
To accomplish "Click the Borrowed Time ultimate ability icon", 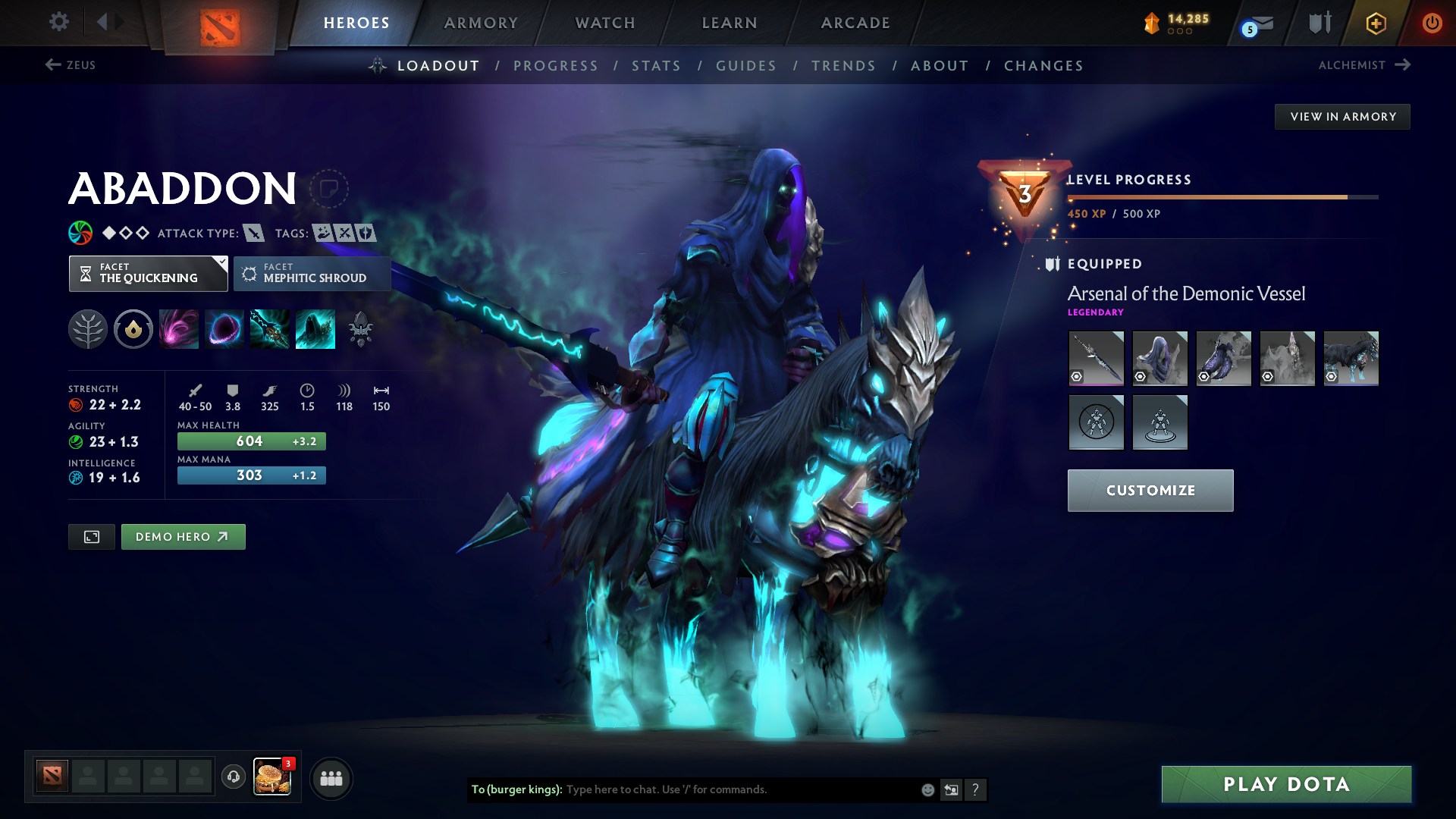I will [x=315, y=328].
